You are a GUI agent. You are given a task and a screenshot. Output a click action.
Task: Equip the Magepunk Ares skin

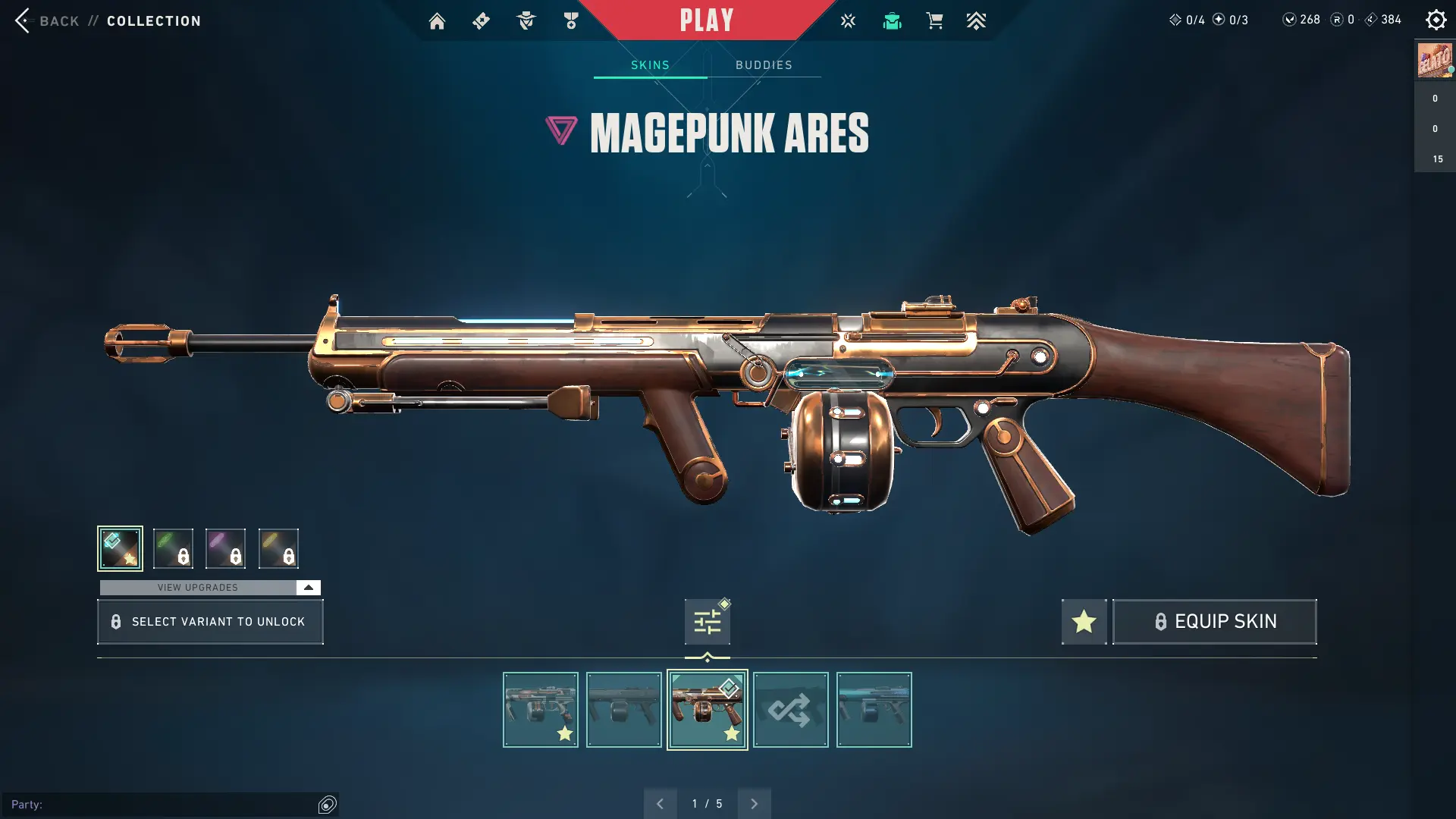click(1214, 622)
